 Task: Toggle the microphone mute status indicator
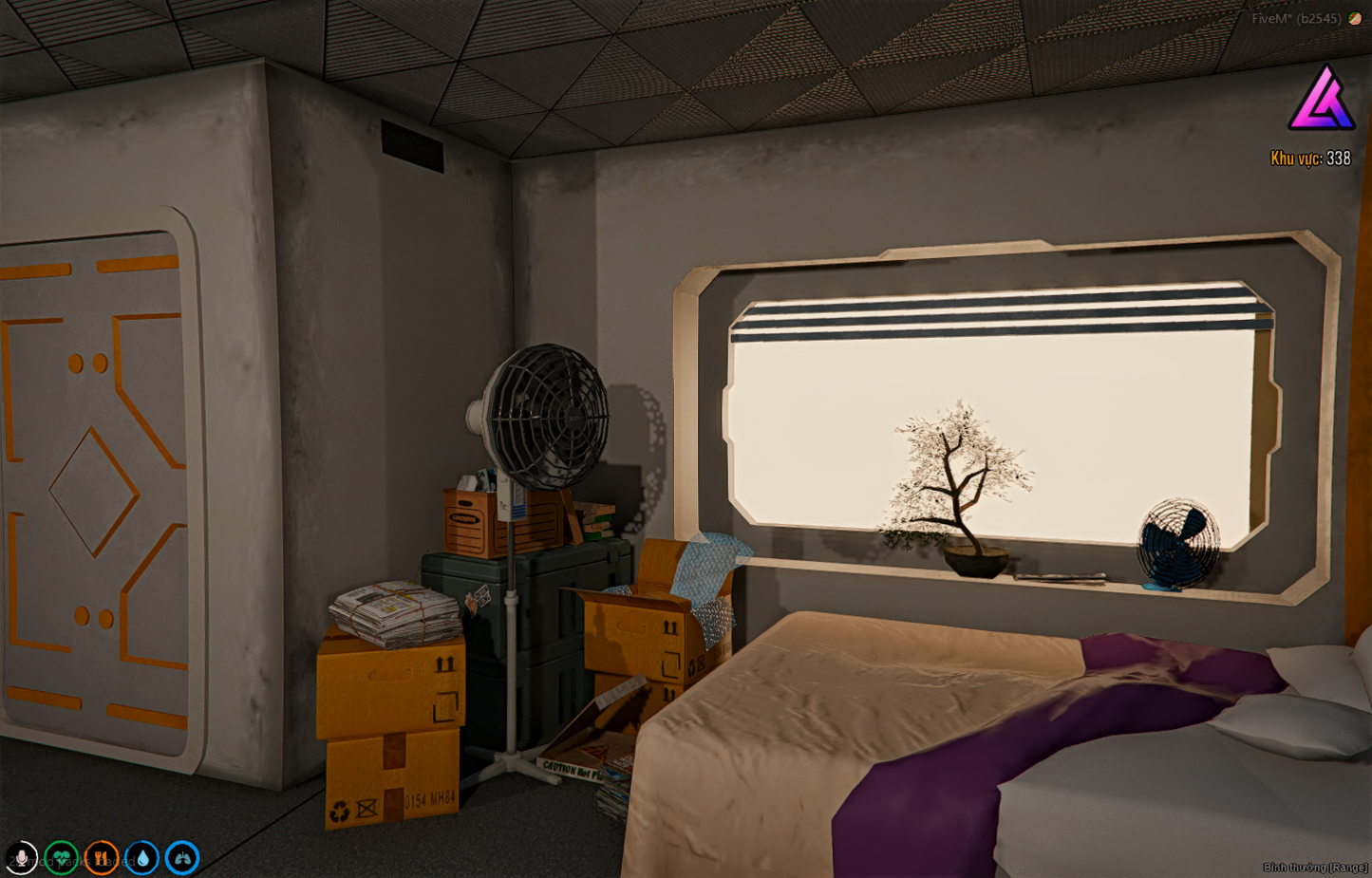point(21,858)
